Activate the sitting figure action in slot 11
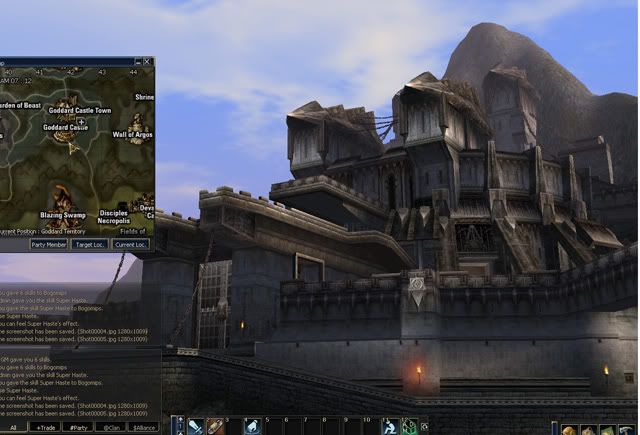Viewport: 640px width, 435px height. coord(390,427)
